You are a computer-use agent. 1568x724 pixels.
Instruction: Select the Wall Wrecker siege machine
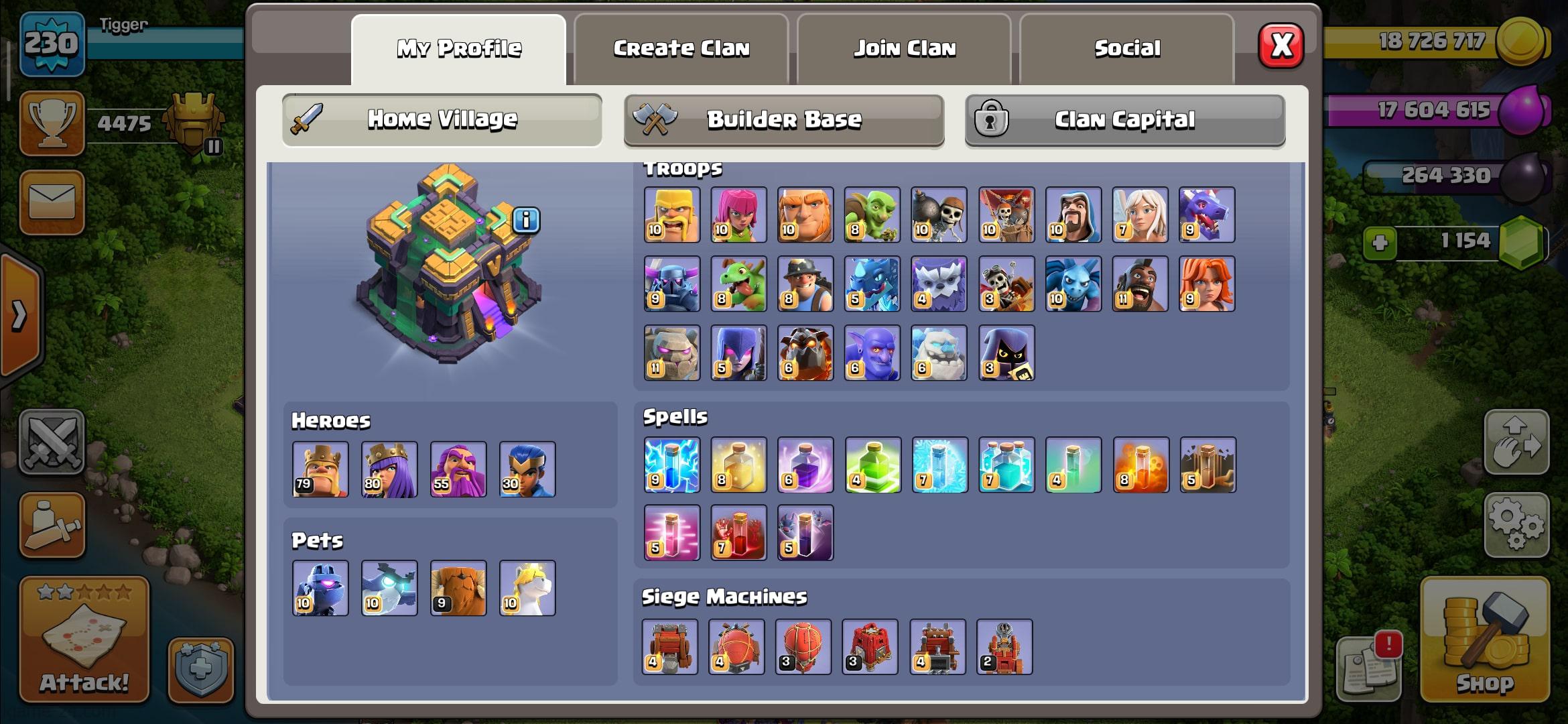coord(670,647)
